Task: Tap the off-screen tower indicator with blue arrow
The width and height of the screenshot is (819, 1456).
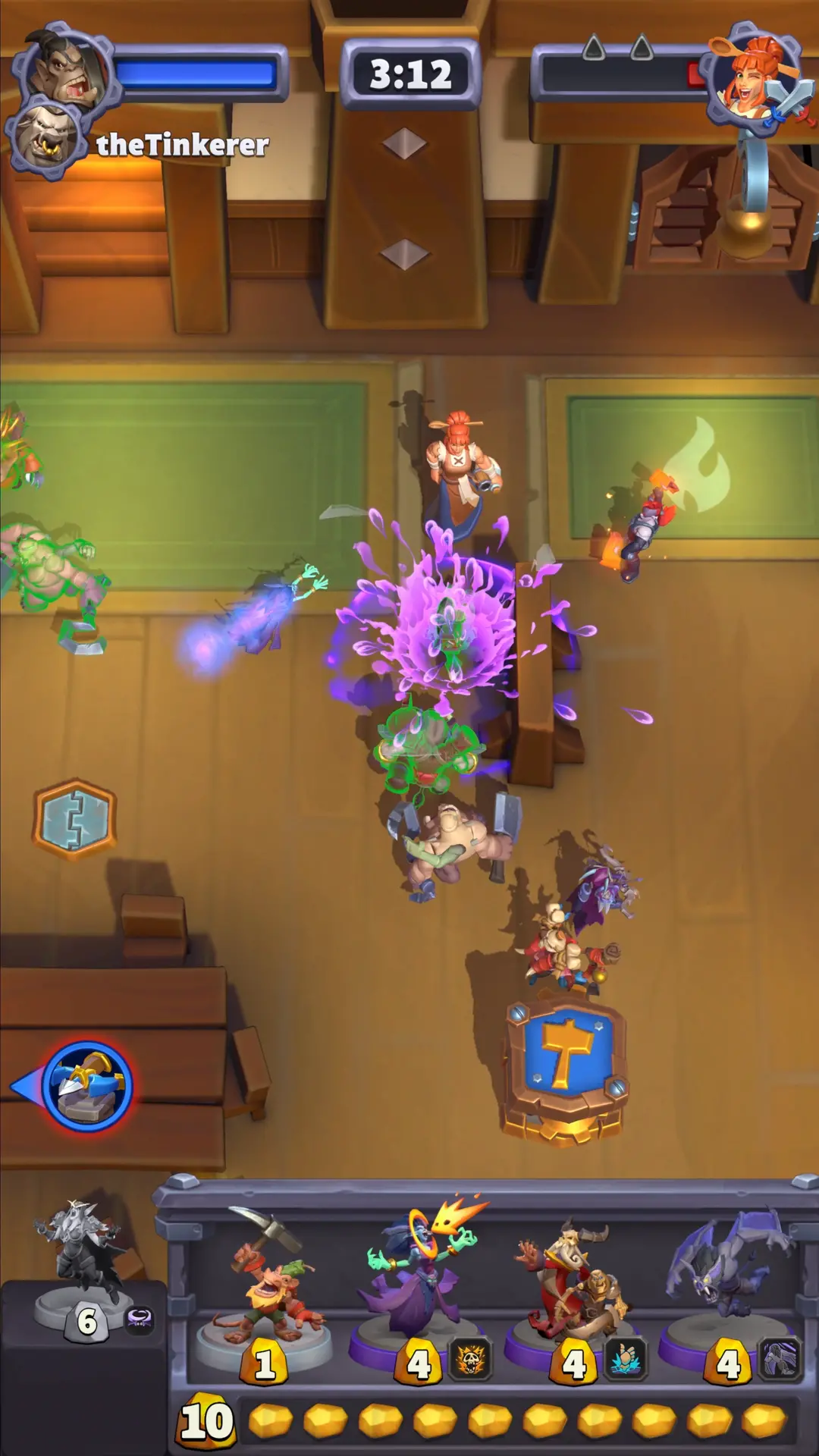Action: (x=87, y=1086)
